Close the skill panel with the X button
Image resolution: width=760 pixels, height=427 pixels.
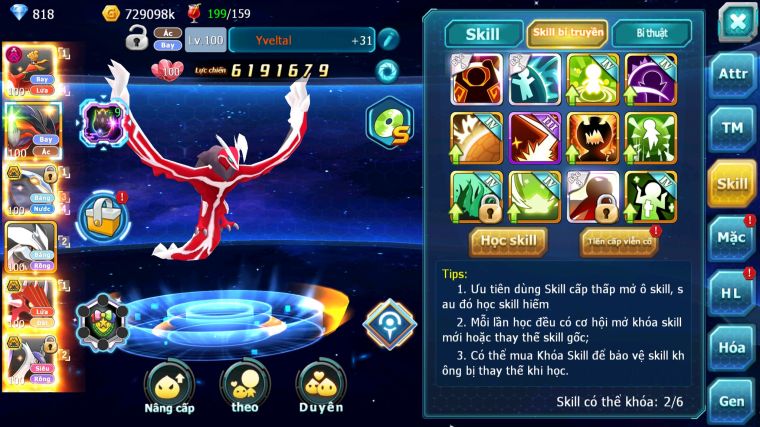tap(736, 21)
